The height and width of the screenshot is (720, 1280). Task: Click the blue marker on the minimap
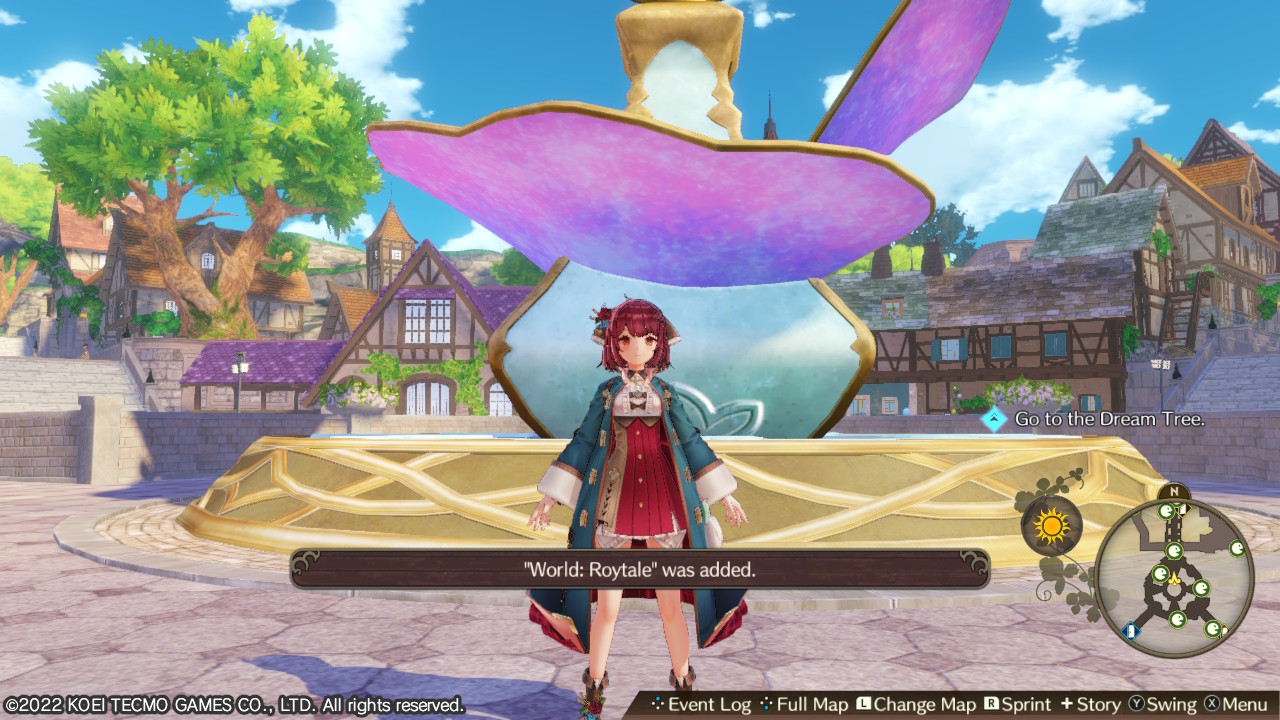point(1130,630)
